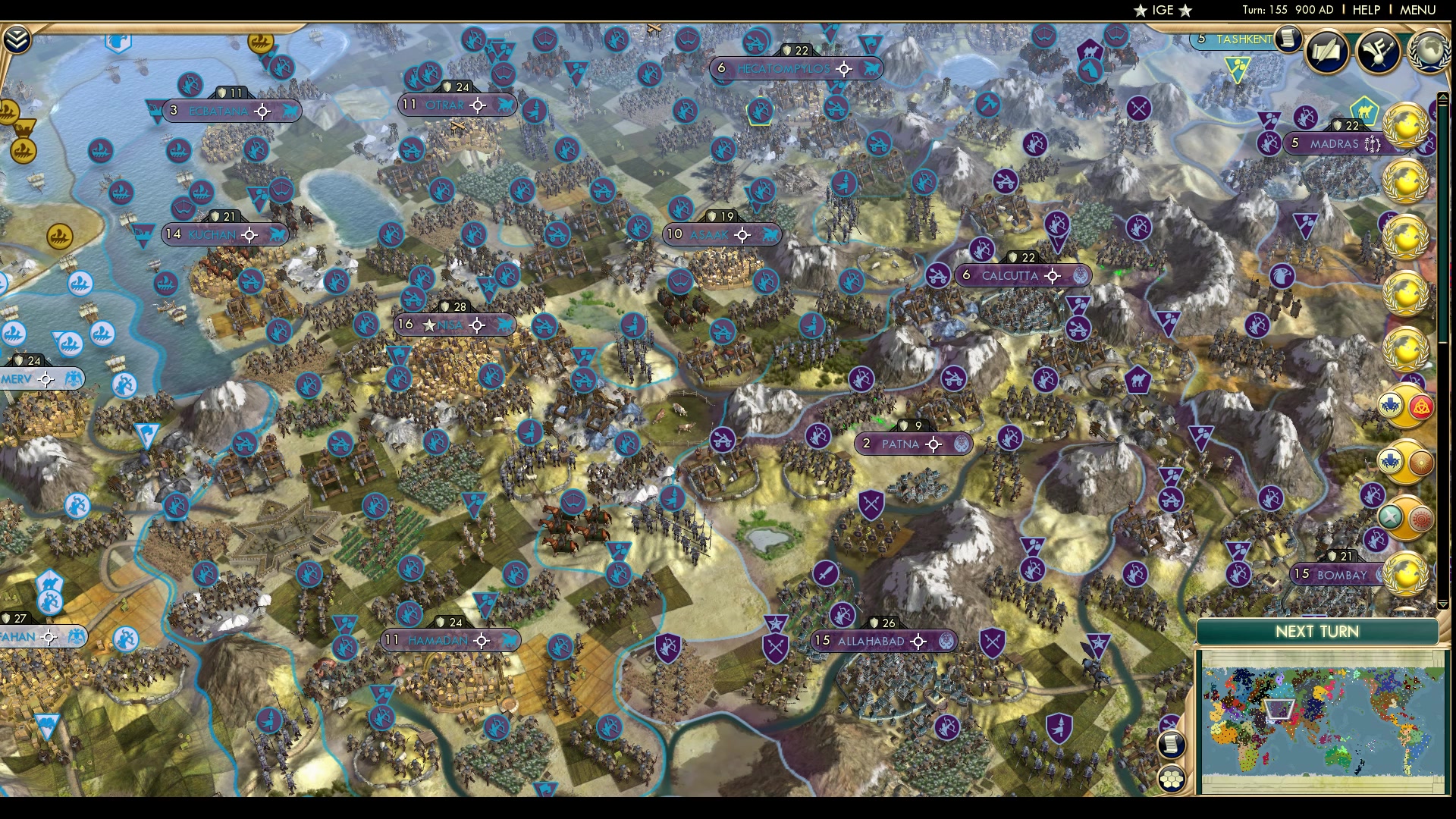Image resolution: width=1456 pixels, height=819 pixels.
Task: Open Diplomacy via the laurel globe icon
Action: pyautogui.click(x=1429, y=52)
